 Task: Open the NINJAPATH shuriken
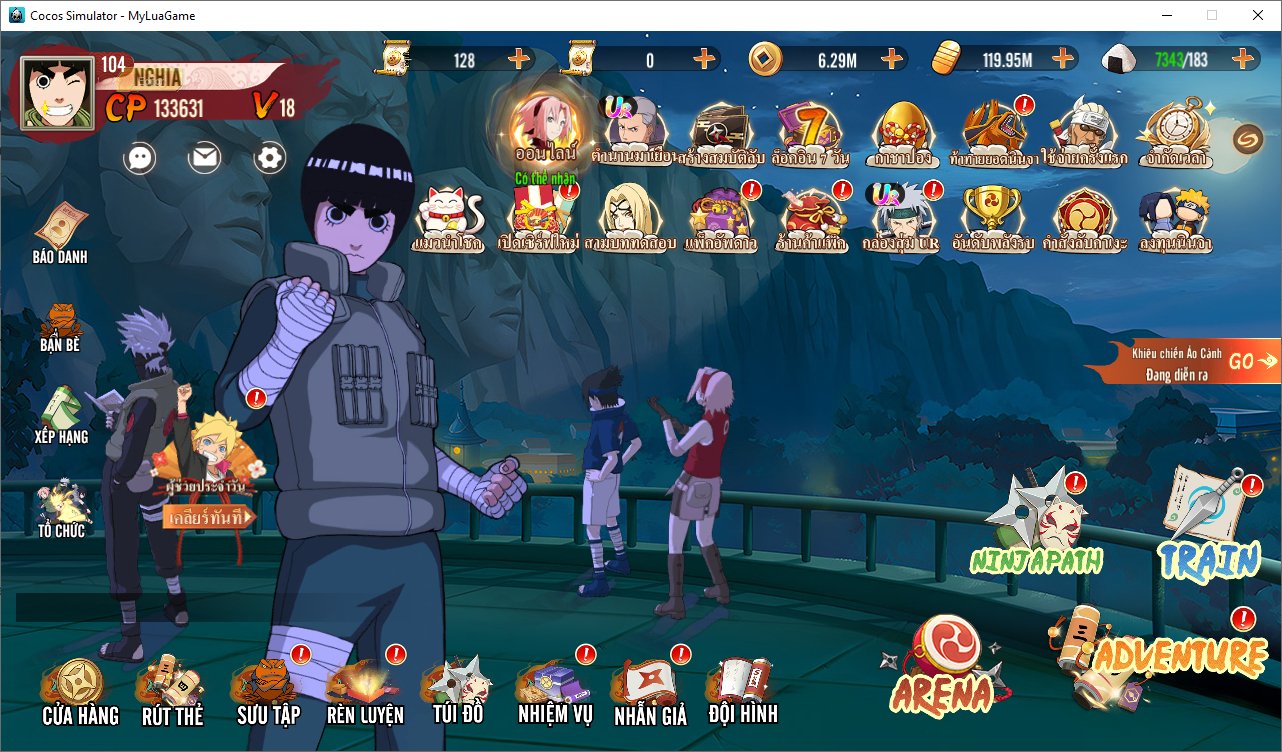[x=1036, y=525]
